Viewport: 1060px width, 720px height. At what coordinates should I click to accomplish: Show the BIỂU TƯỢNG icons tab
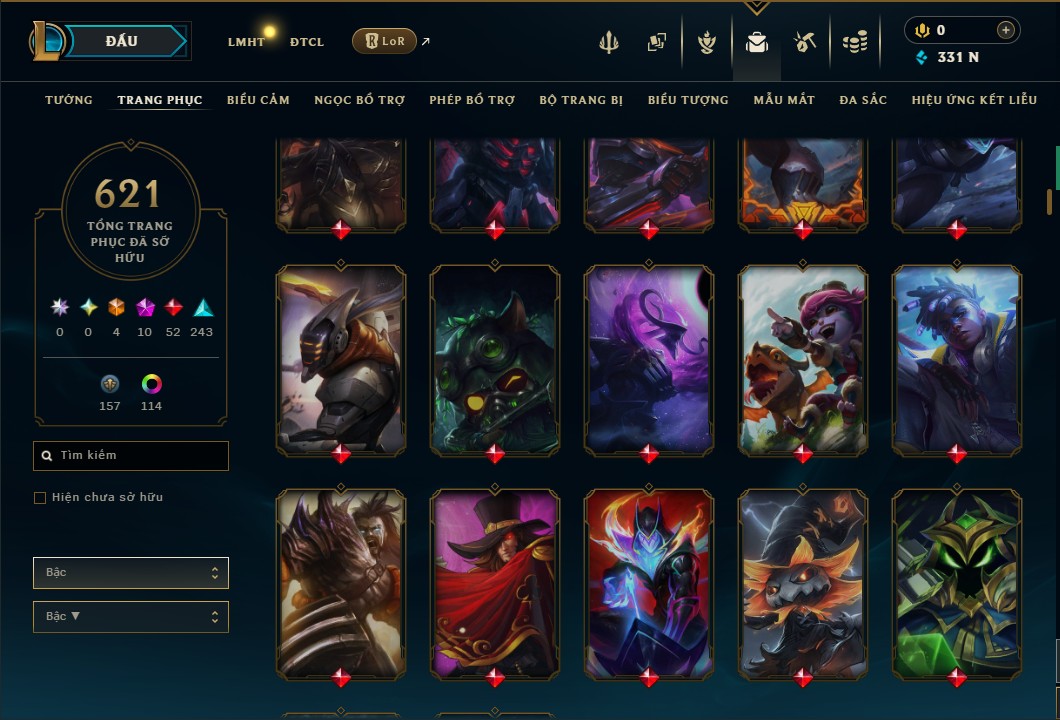coord(688,100)
